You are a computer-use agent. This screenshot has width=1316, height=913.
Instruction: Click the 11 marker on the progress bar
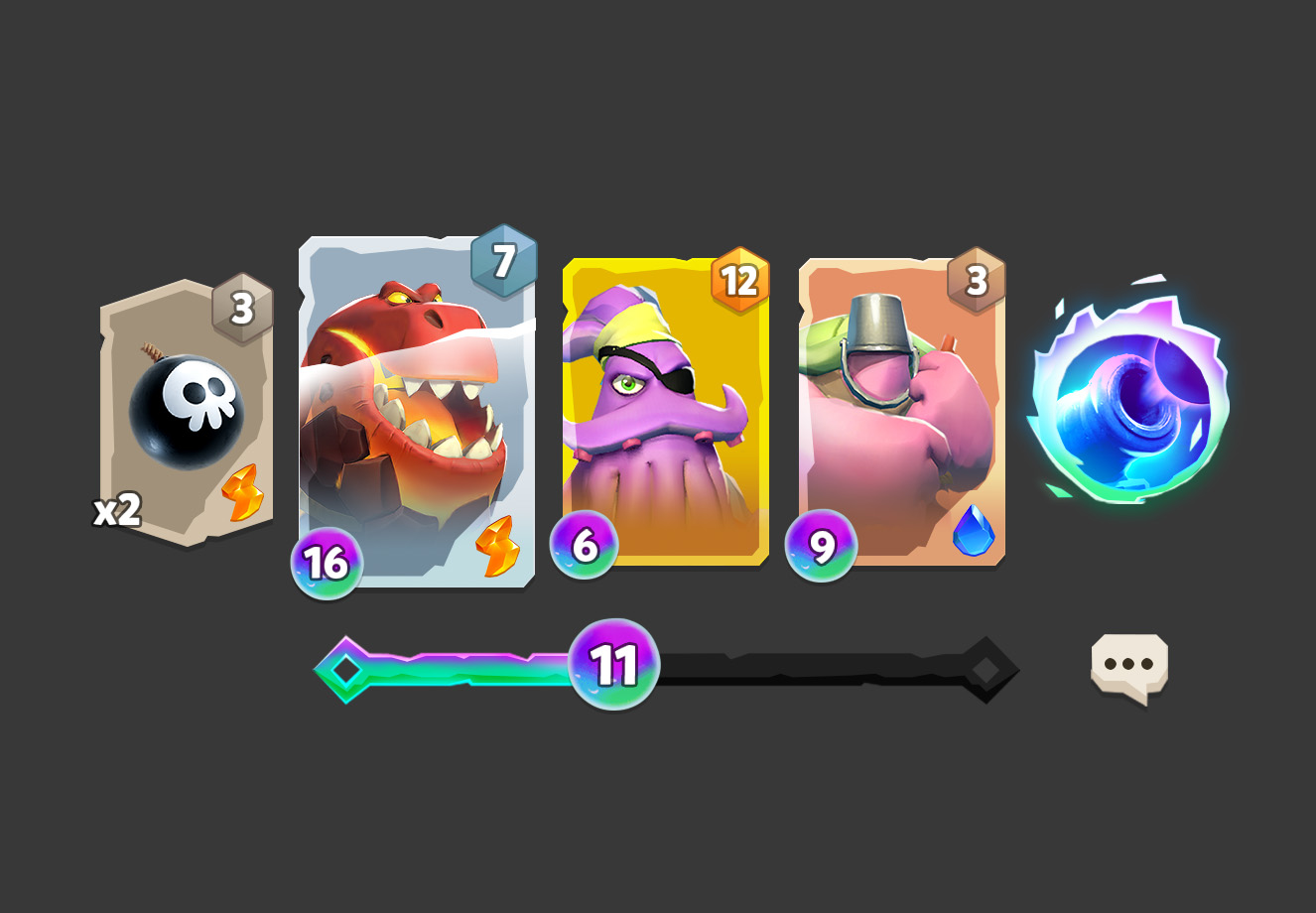(613, 662)
